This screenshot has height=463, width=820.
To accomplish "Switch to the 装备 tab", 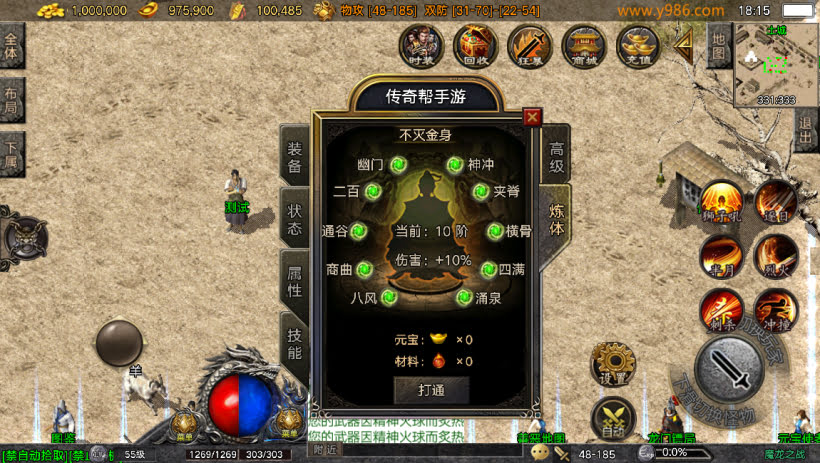I will (295, 157).
